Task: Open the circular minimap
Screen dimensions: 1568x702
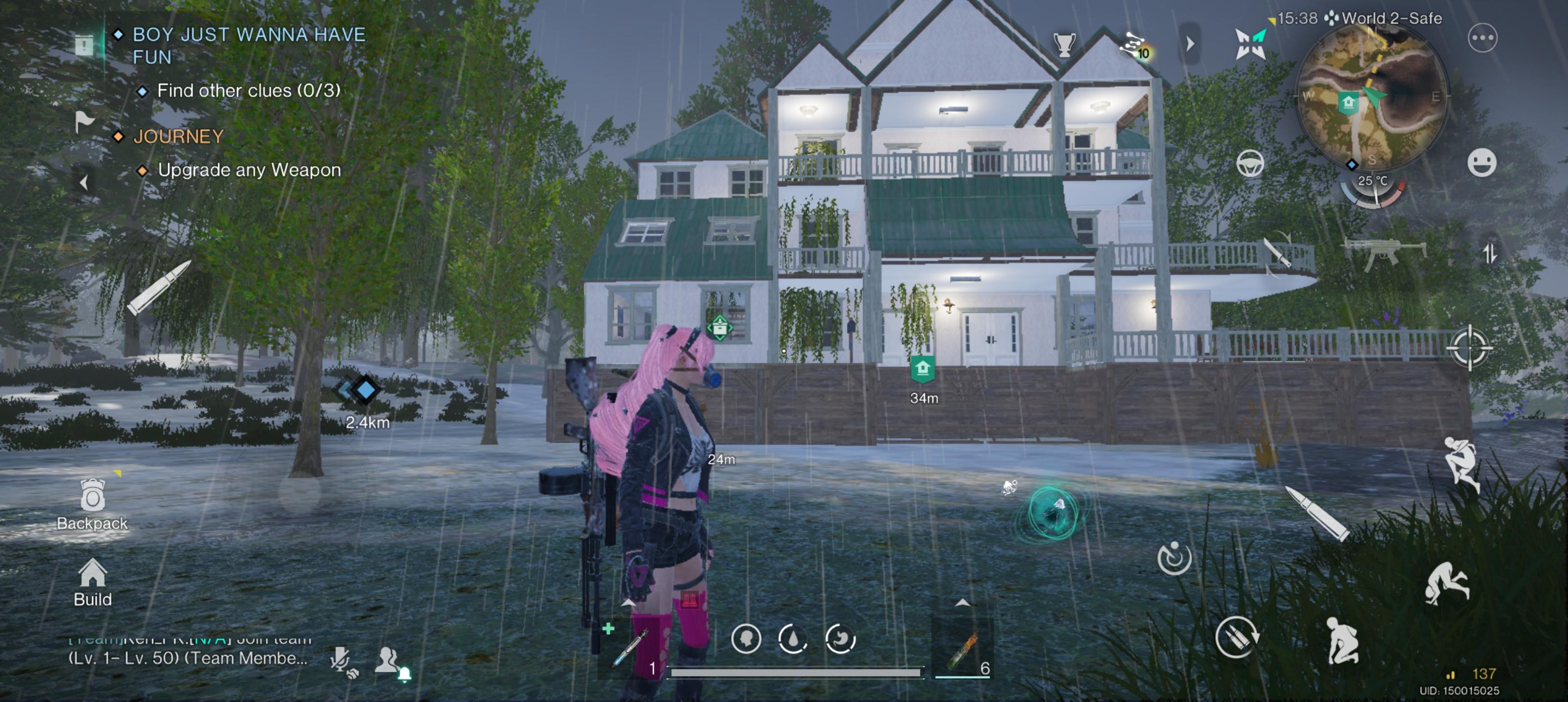Action: point(1372,97)
